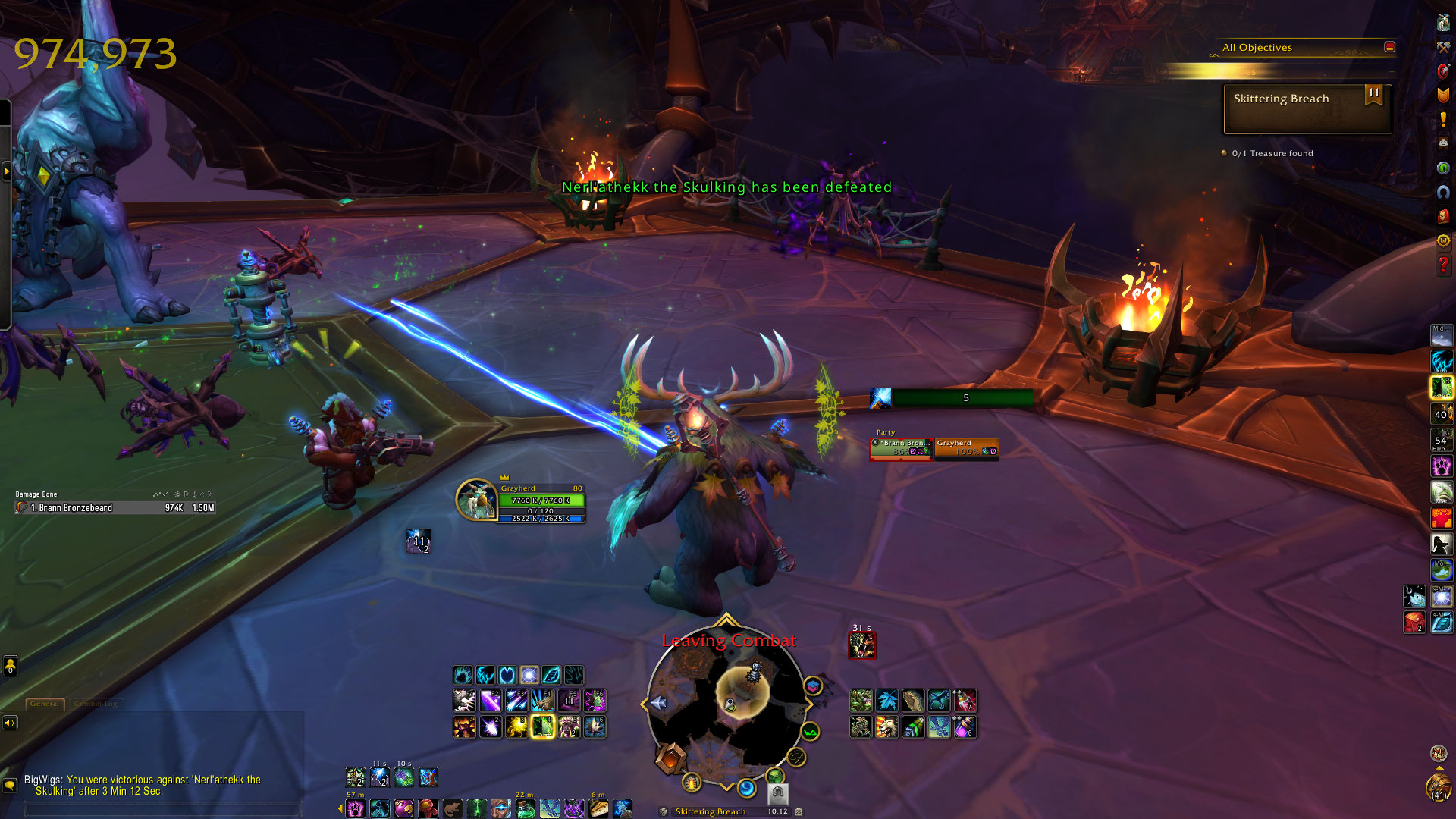Collapse the All Objectives tracker
The width and height of the screenshot is (1456, 819).
point(1389,47)
